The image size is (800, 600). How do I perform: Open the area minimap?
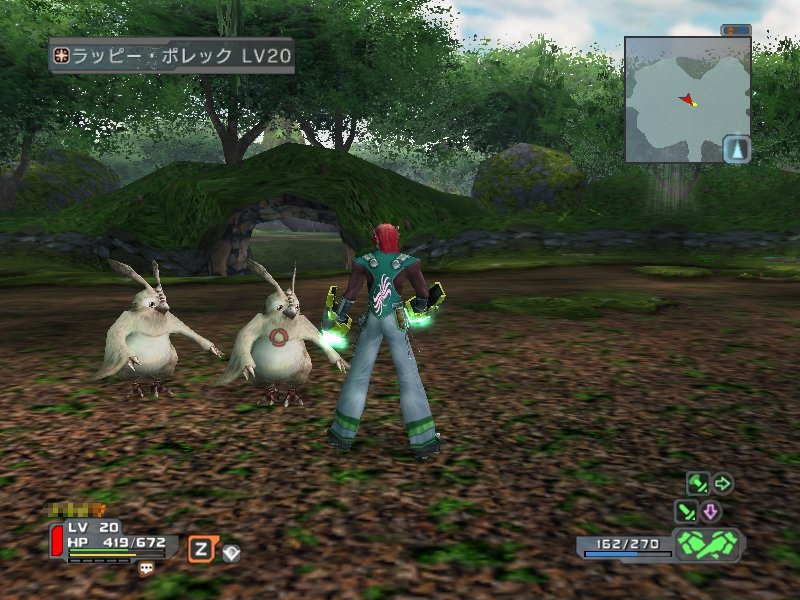(687, 99)
